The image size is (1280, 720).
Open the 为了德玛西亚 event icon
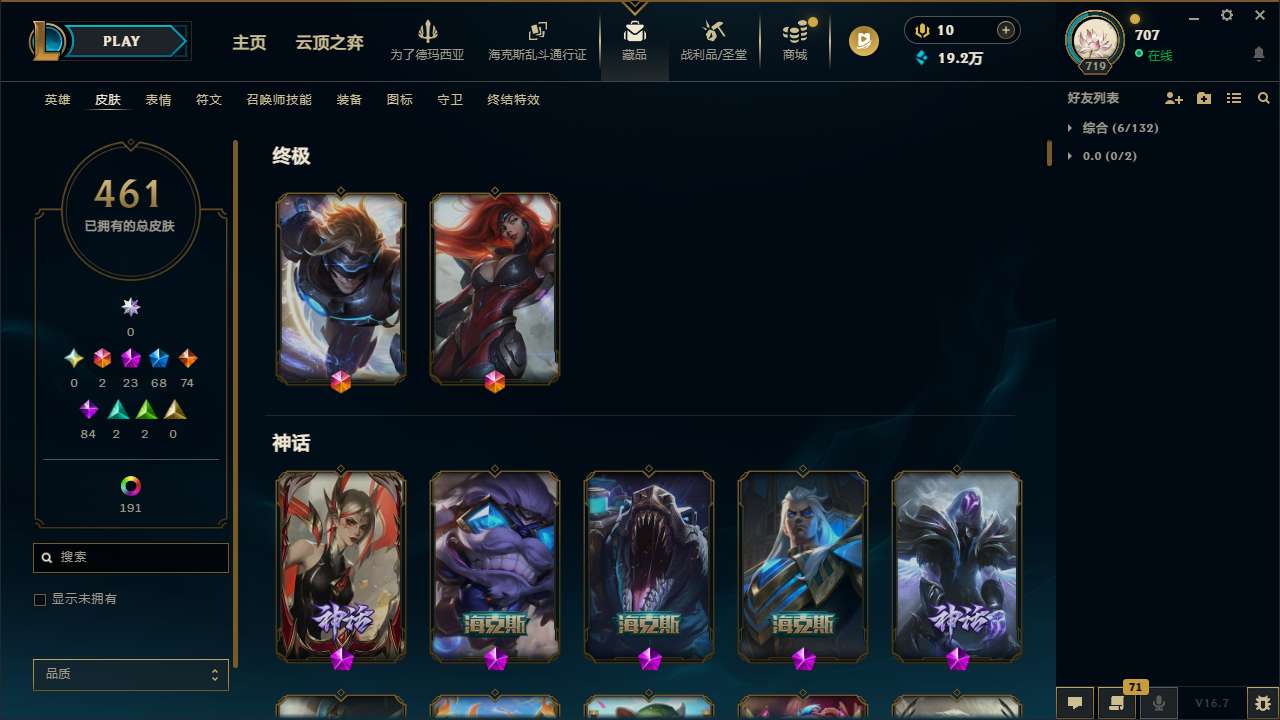tap(428, 38)
